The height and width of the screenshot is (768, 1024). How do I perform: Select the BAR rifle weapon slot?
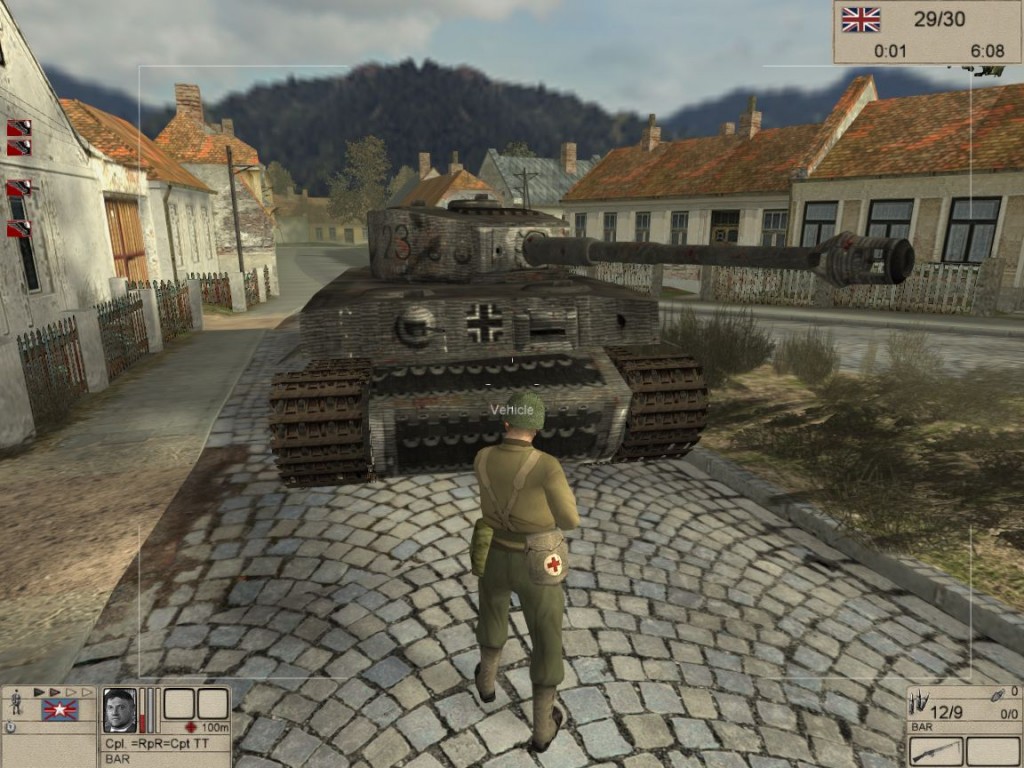[x=937, y=750]
